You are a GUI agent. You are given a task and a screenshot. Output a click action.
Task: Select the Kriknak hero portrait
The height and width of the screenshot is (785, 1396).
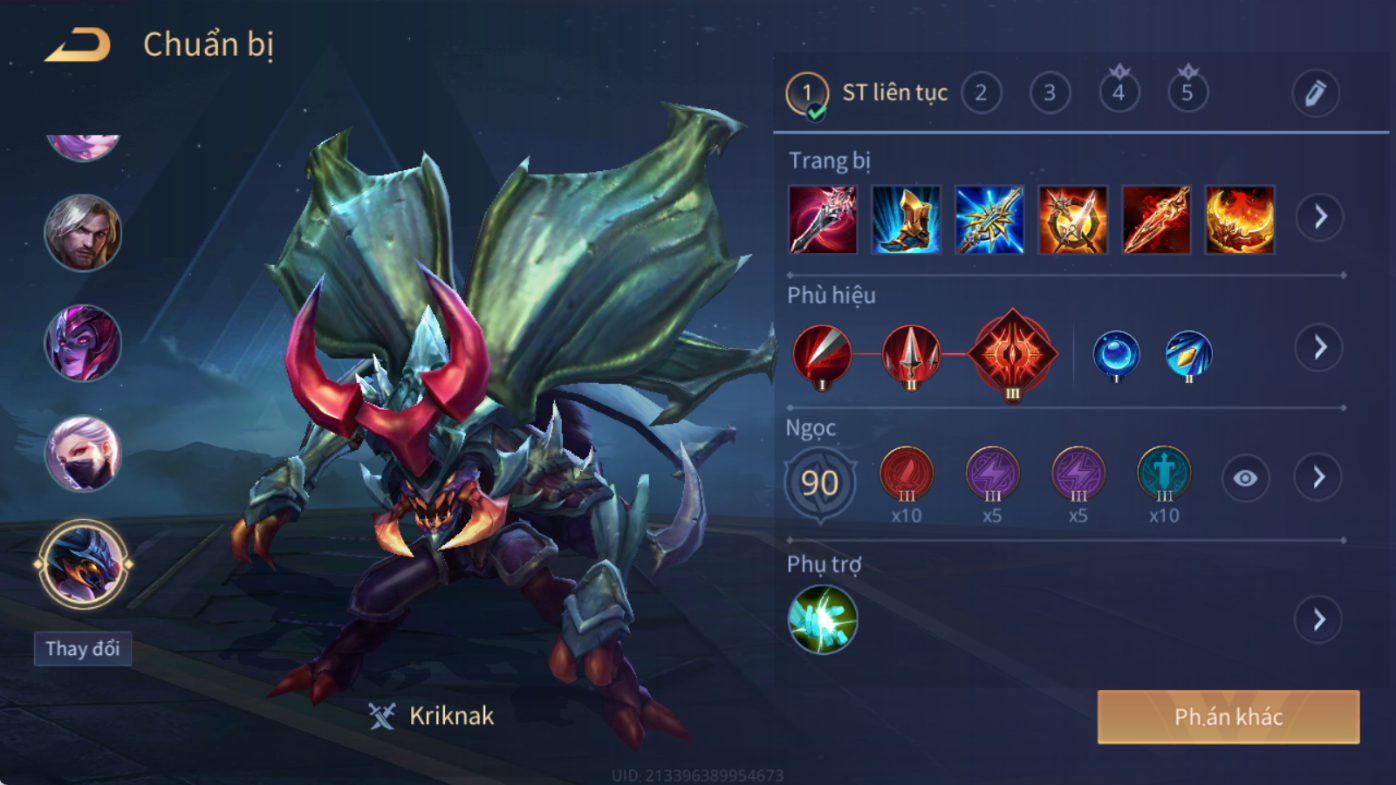coord(83,564)
